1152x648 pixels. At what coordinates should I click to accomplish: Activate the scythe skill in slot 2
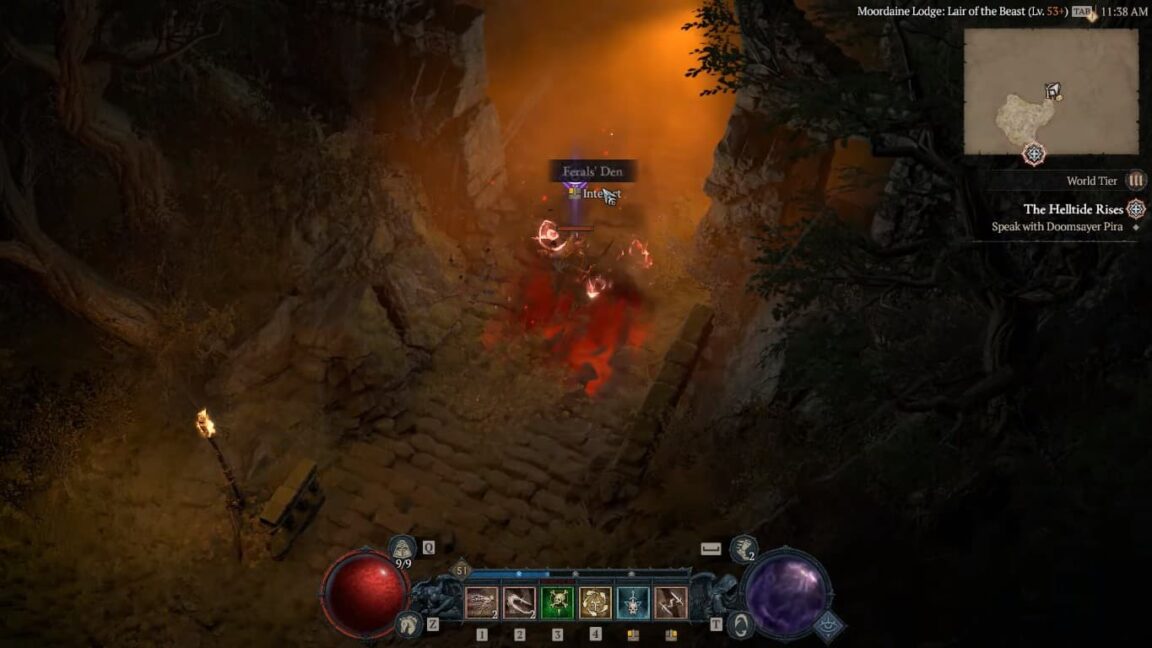pyautogui.click(x=519, y=602)
